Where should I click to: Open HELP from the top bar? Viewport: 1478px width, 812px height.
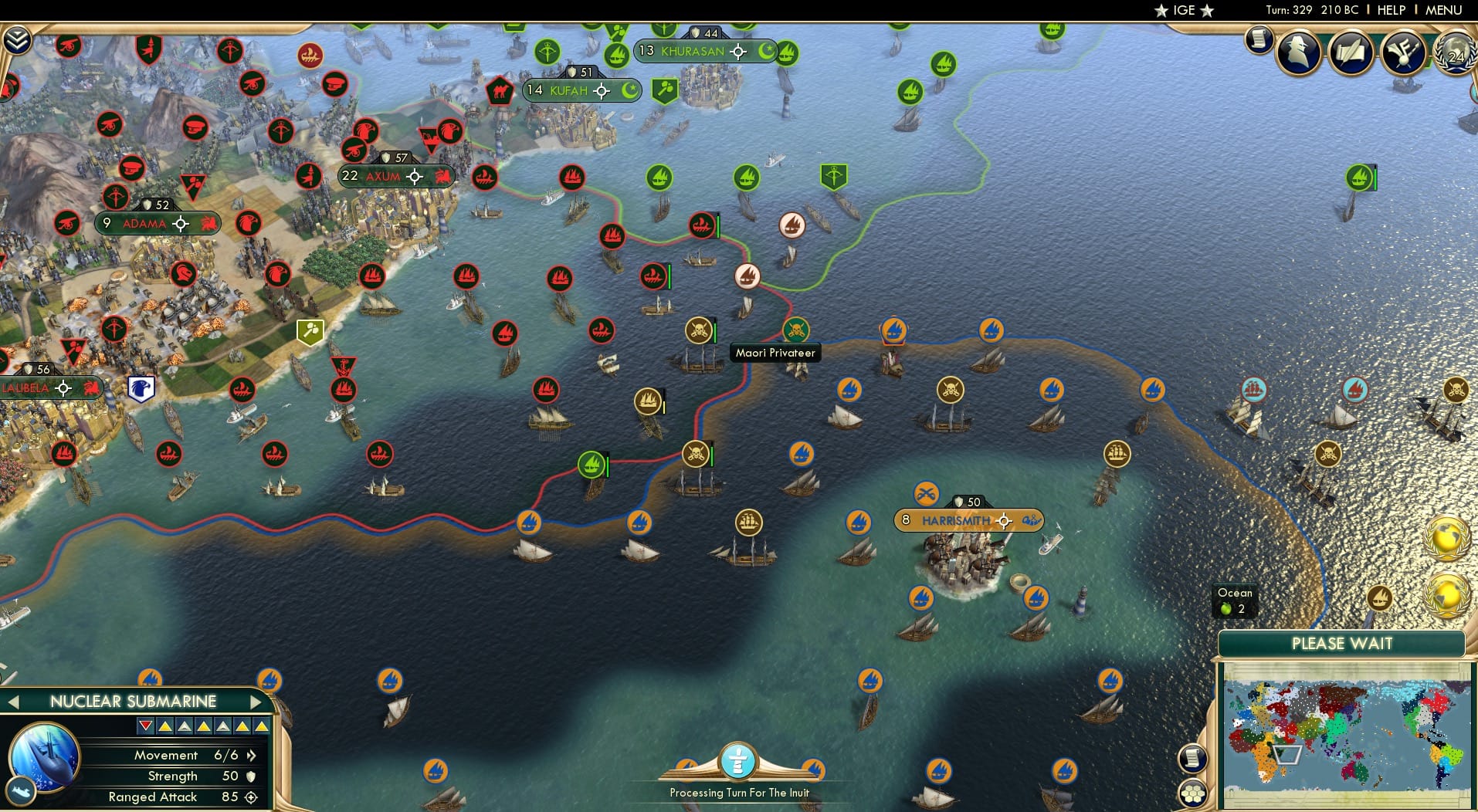coord(1390,10)
